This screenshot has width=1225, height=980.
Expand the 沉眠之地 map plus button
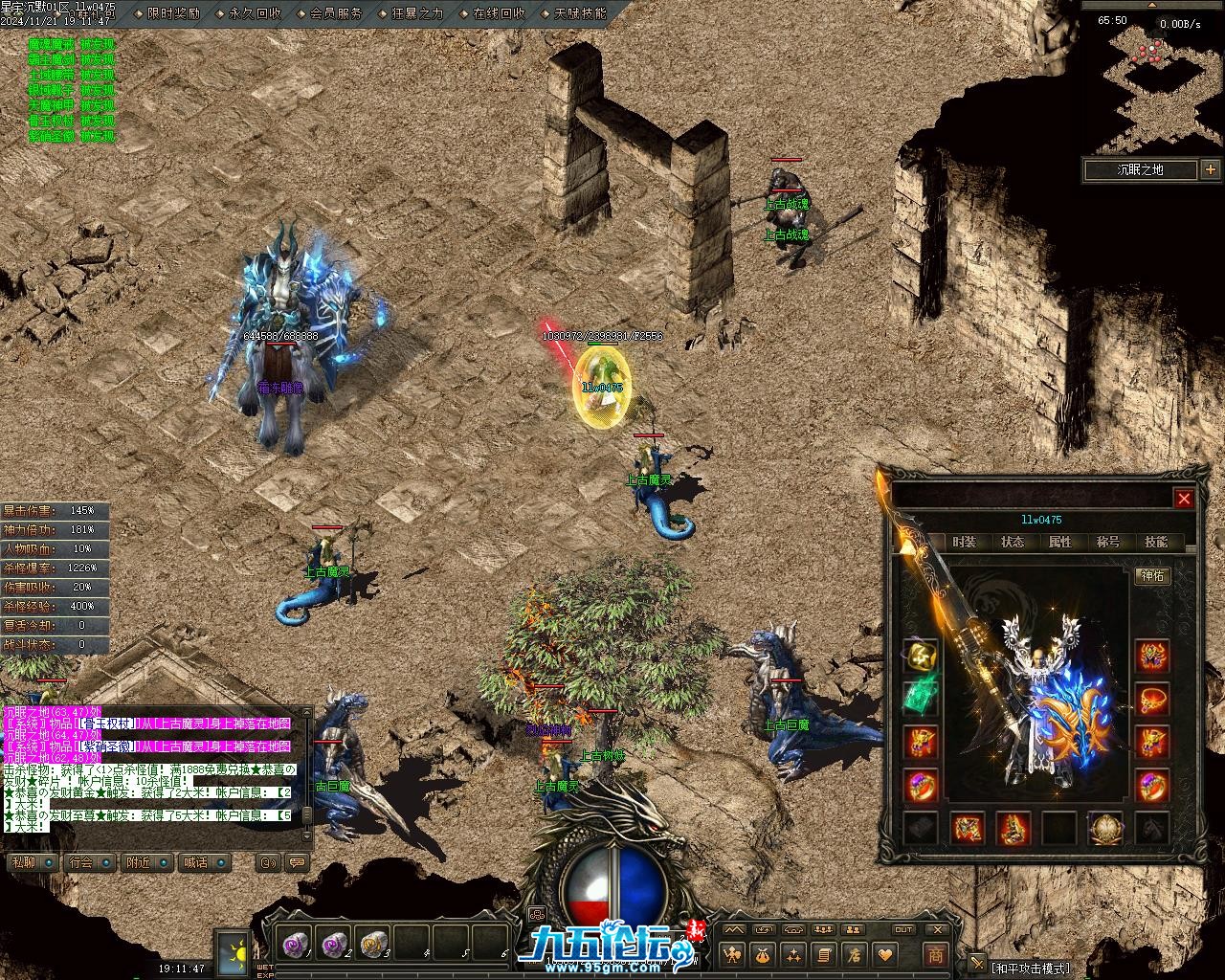[1211, 170]
